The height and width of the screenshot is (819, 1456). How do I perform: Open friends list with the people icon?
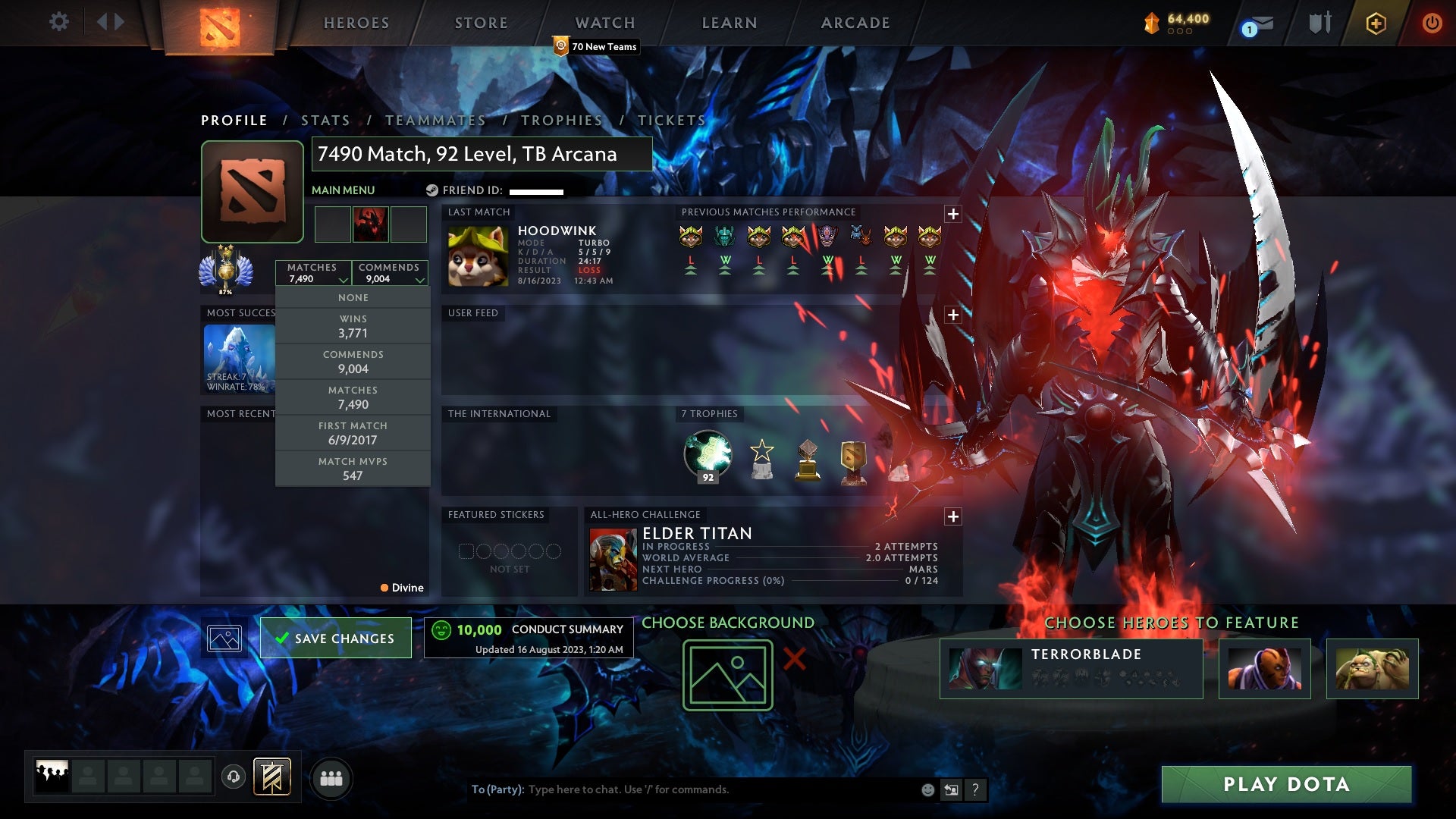331,777
